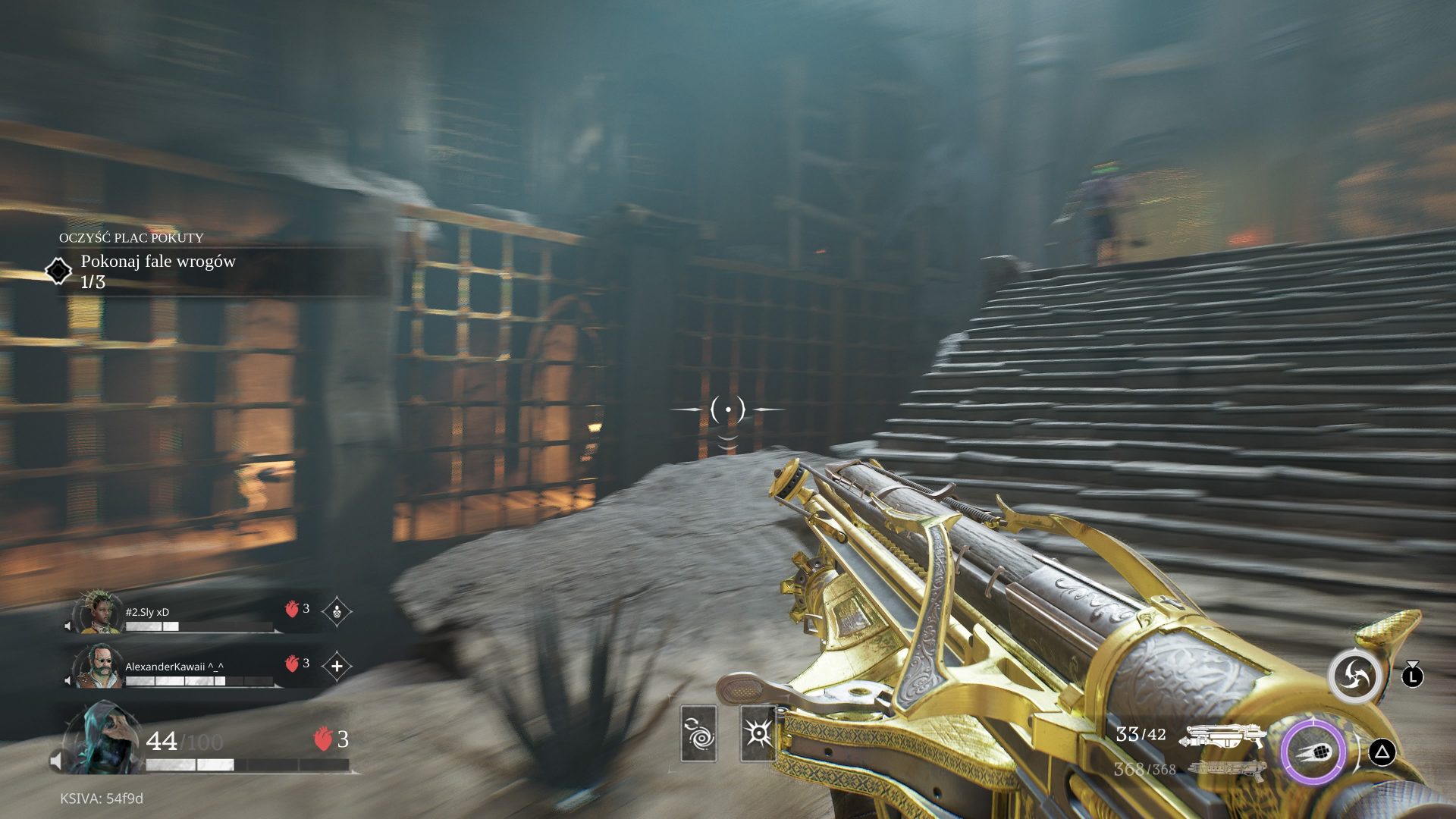Select the sunburst card slot
The image size is (1456, 819).
click(x=758, y=733)
